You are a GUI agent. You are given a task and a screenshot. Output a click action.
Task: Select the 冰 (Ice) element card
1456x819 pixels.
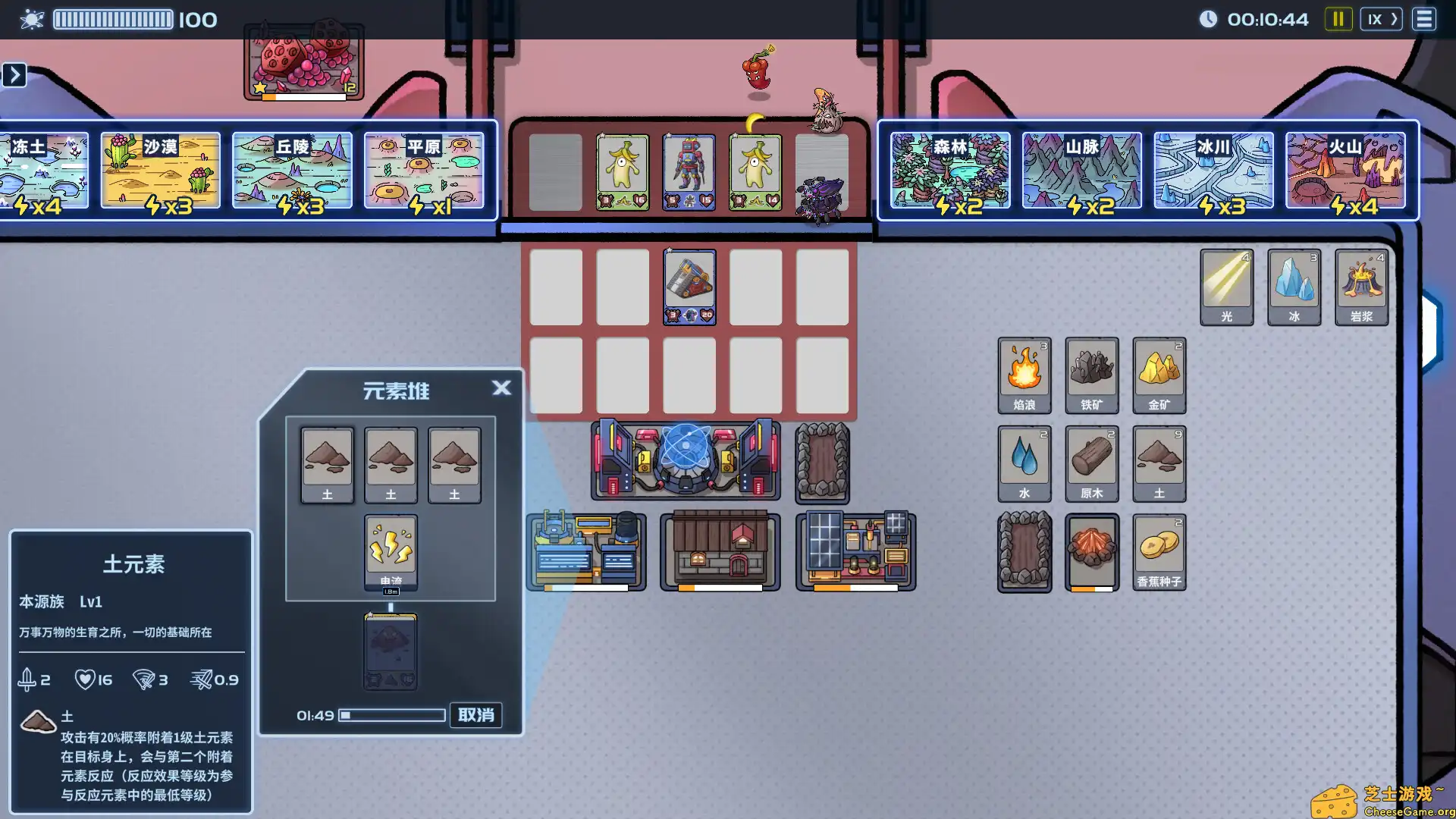coord(1294,287)
